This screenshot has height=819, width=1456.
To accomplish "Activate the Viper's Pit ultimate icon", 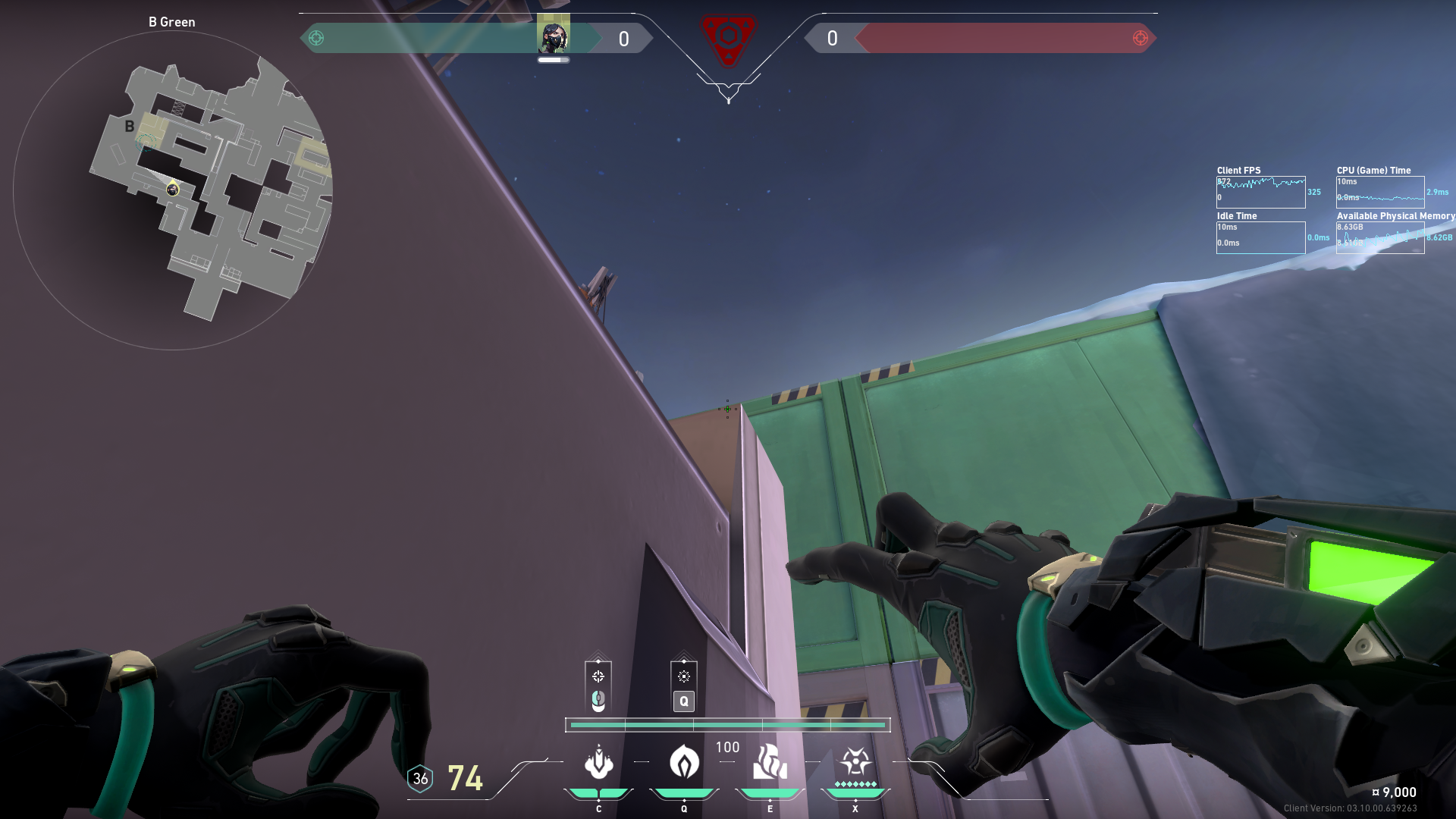I will (x=855, y=762).
